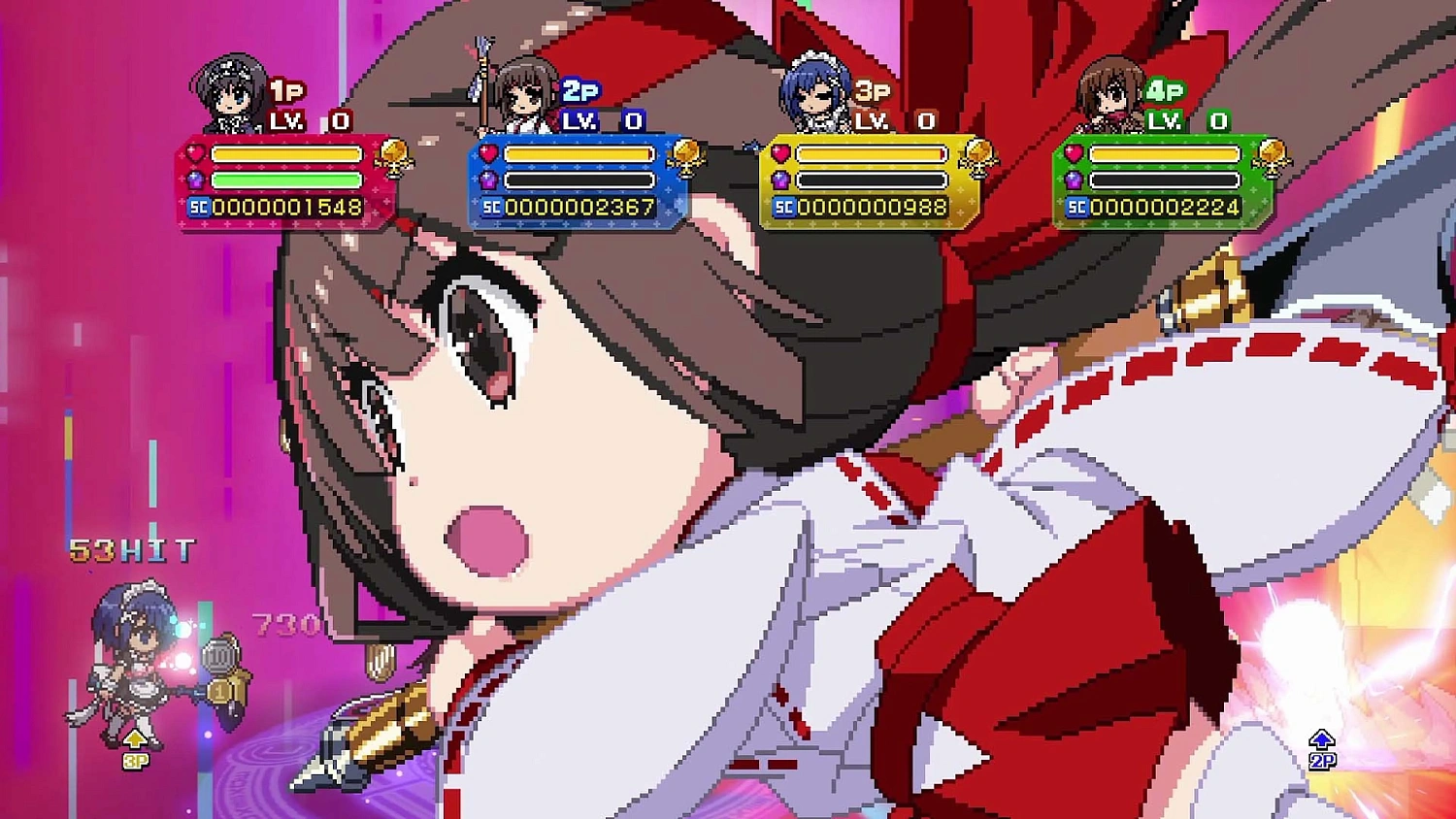Click 1P's green special gauge bar
Screen dimensions: 1456x819
point(286,179)
